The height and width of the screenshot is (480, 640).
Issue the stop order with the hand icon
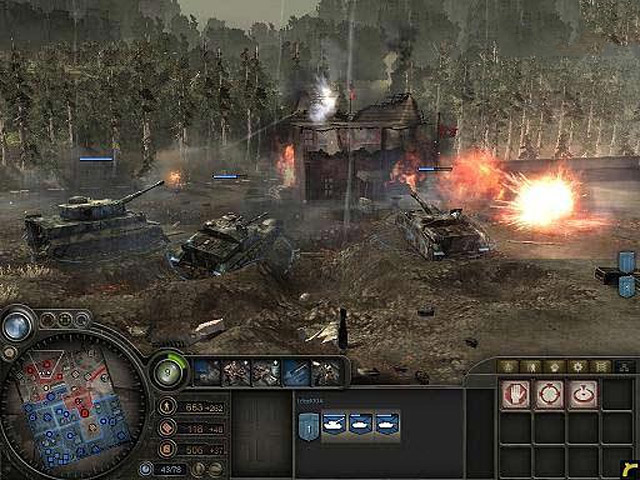point(516,394)
